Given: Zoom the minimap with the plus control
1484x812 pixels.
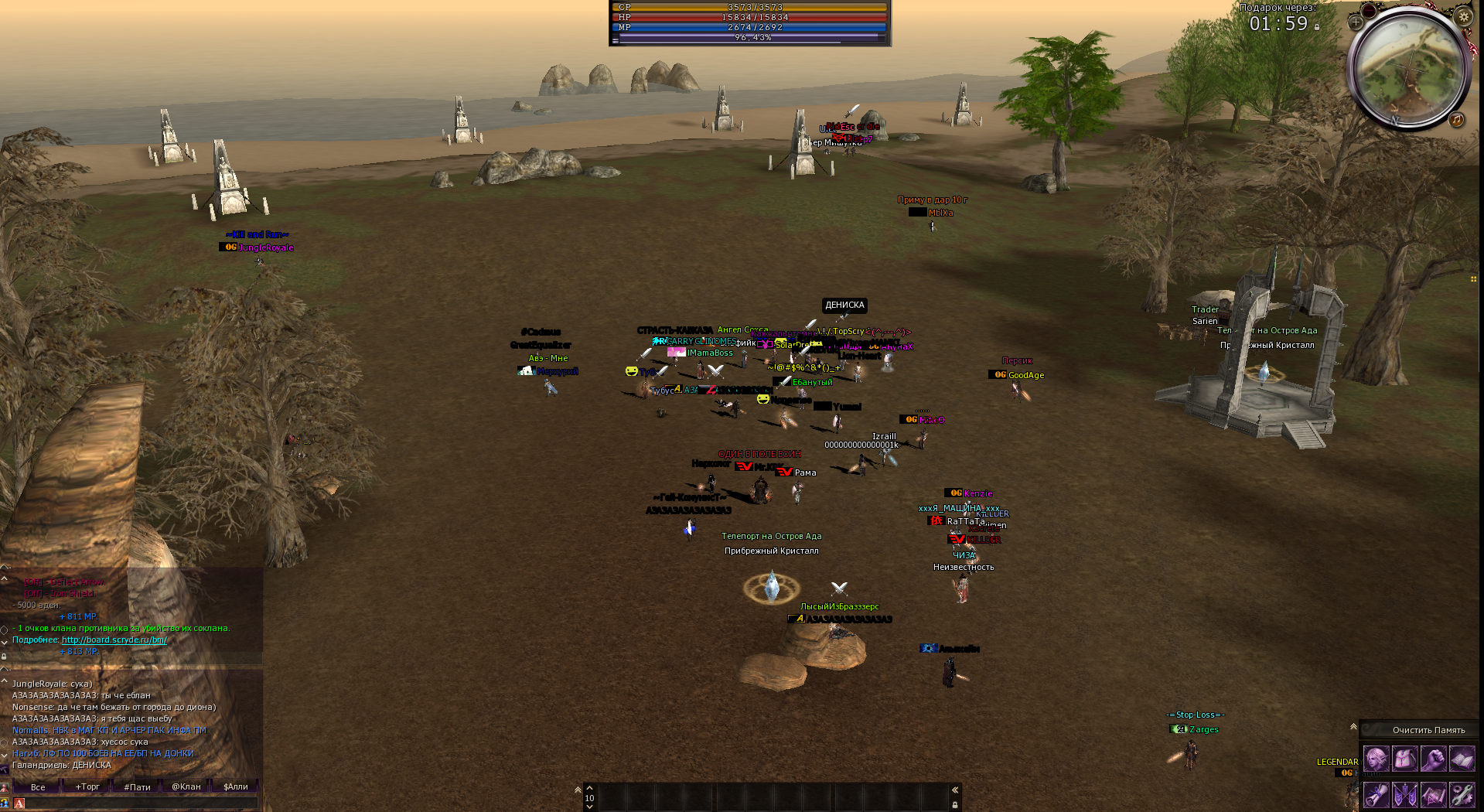Looking at the screenshot, I should point(1356,22).
